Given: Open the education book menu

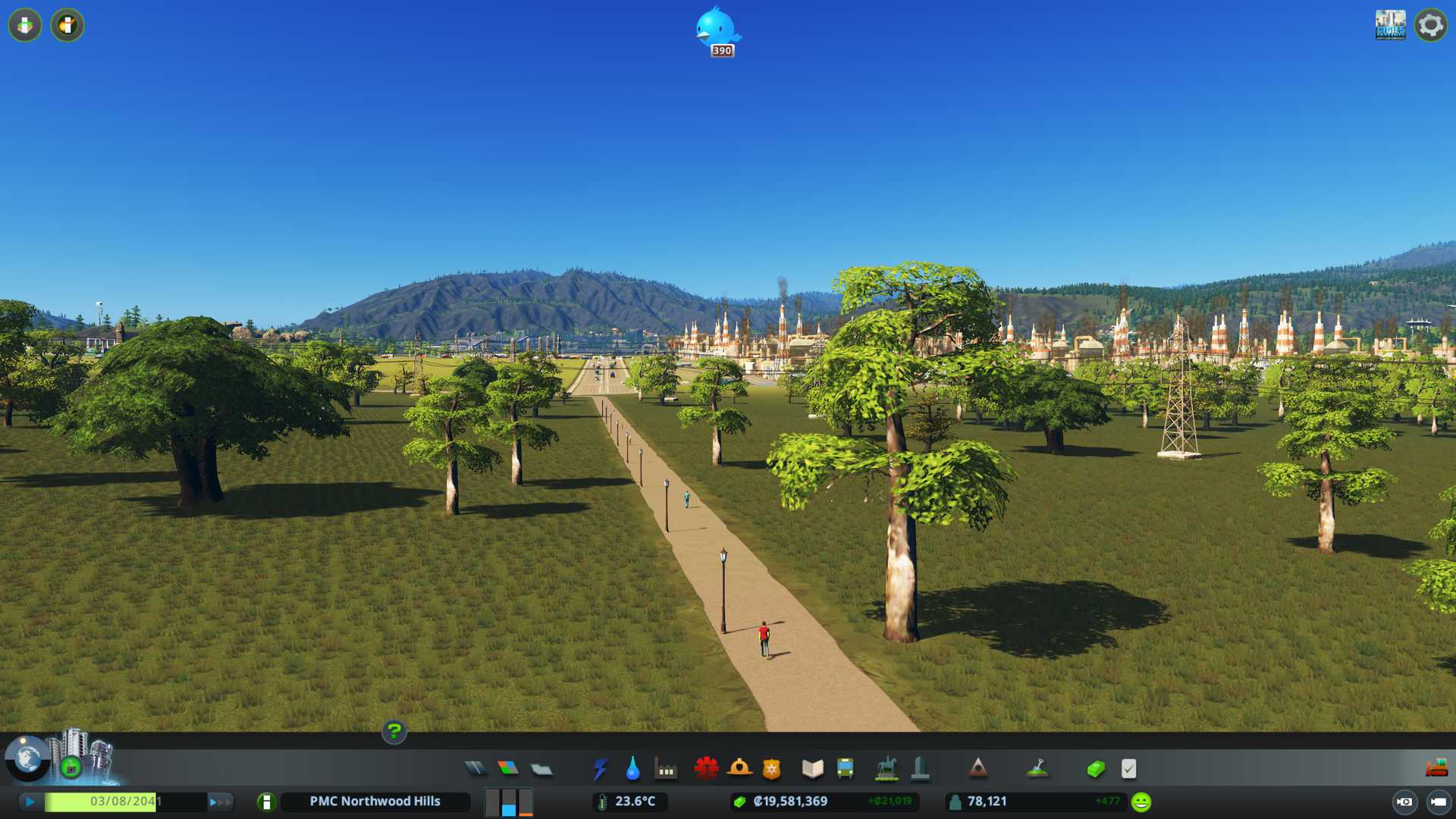Looking at the screenshot, I should (x=812, y=769).
